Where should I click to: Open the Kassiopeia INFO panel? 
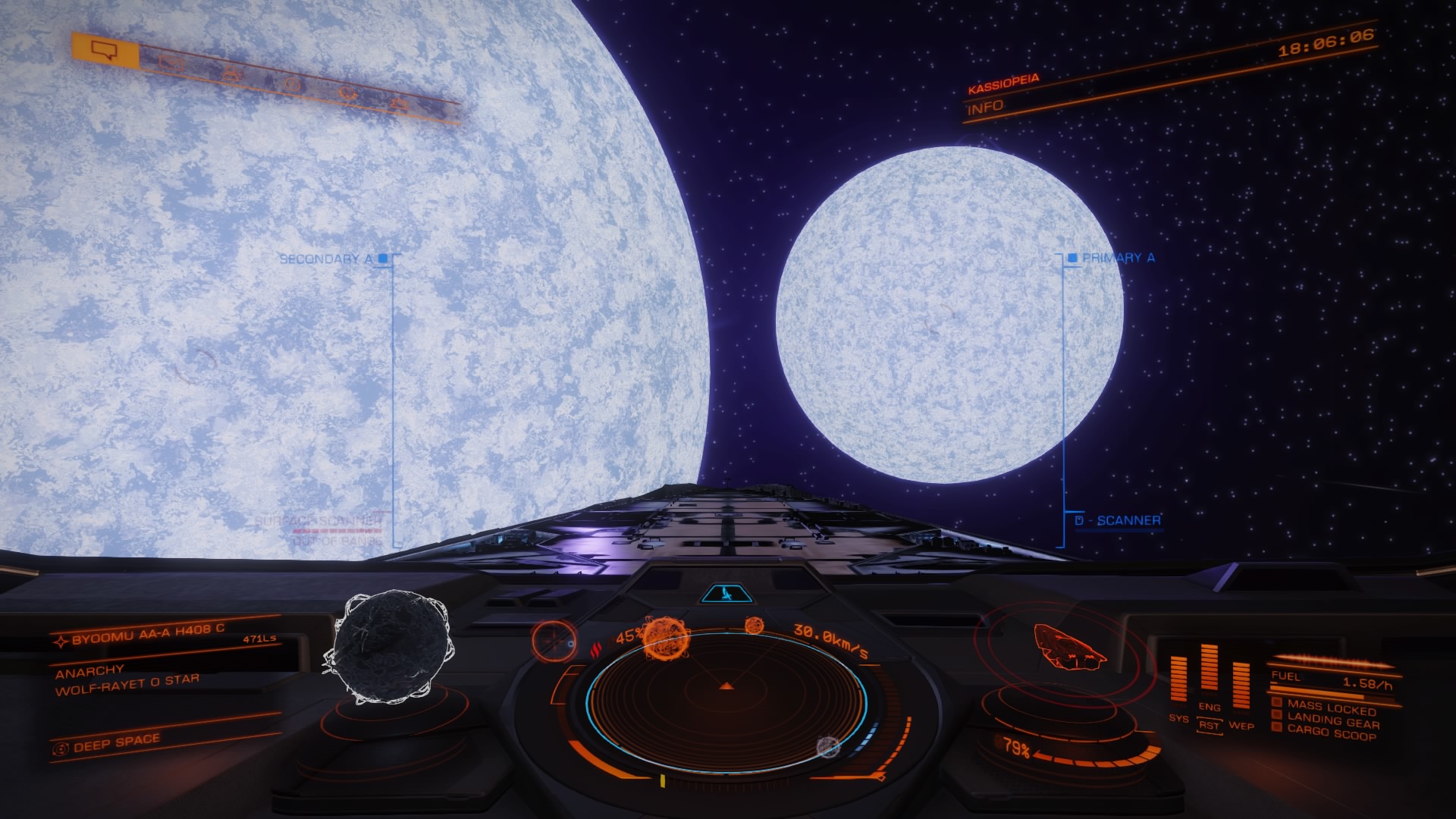coord(986,107)
